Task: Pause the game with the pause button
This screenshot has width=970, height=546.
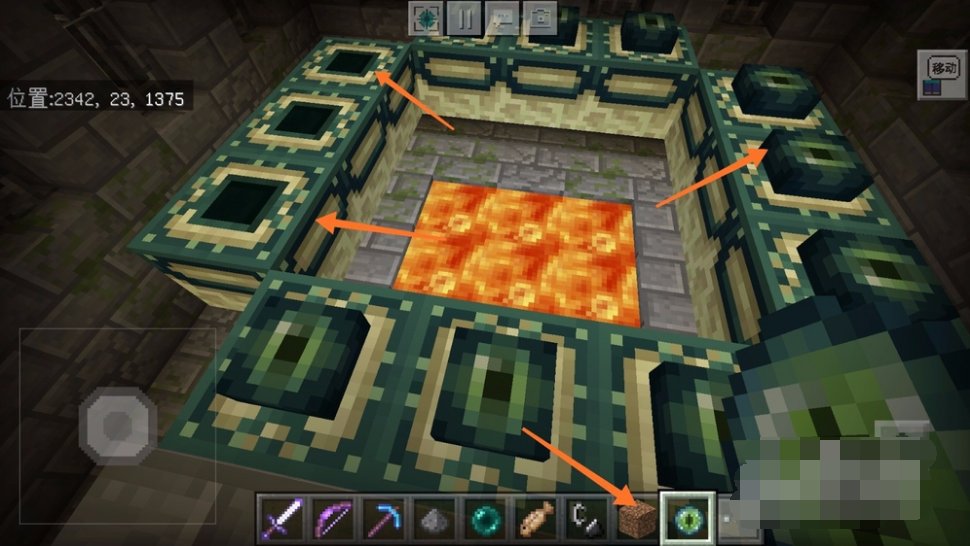Action: [x=465, y=17]
